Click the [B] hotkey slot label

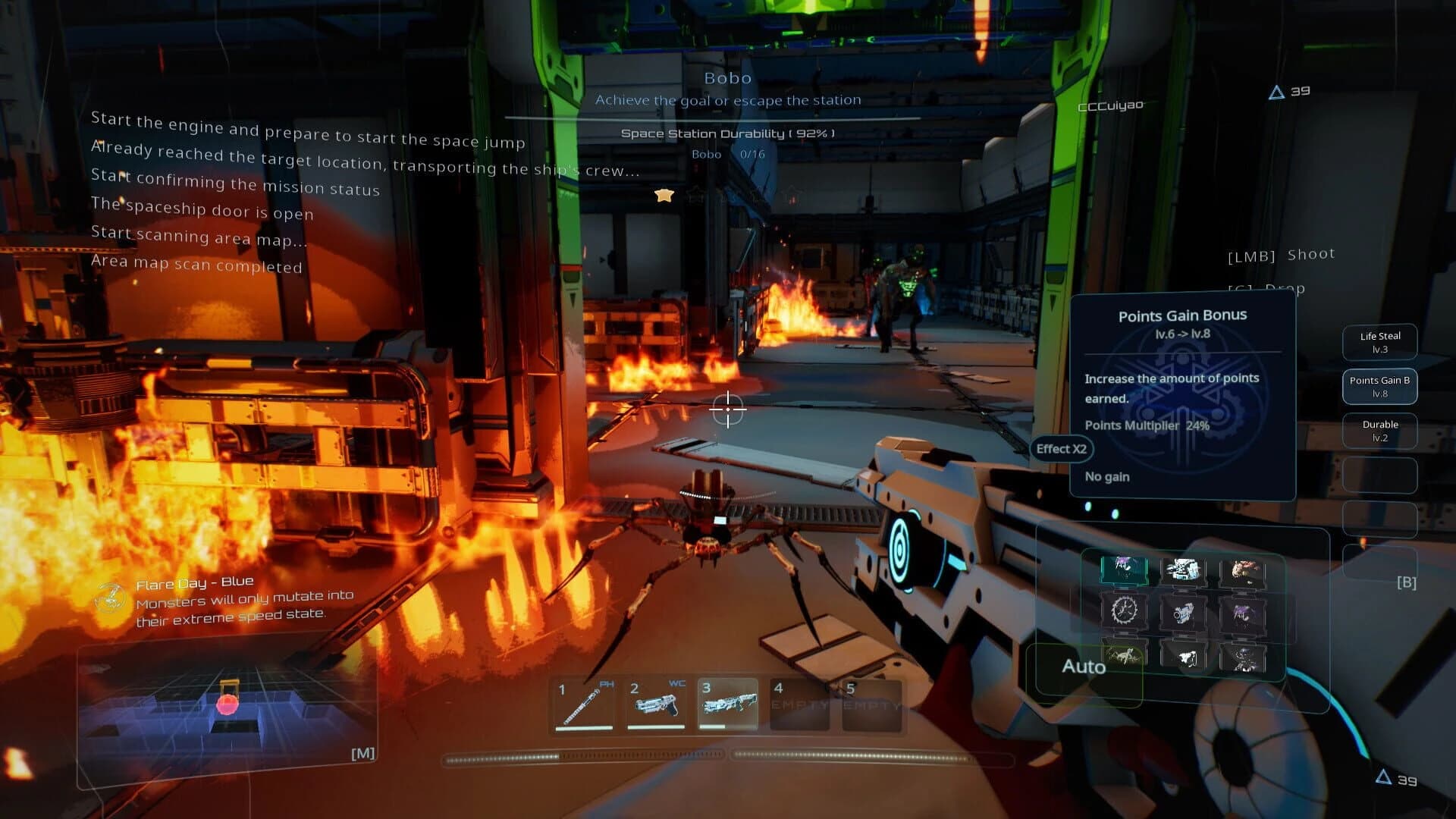(x=1407, y=582)
